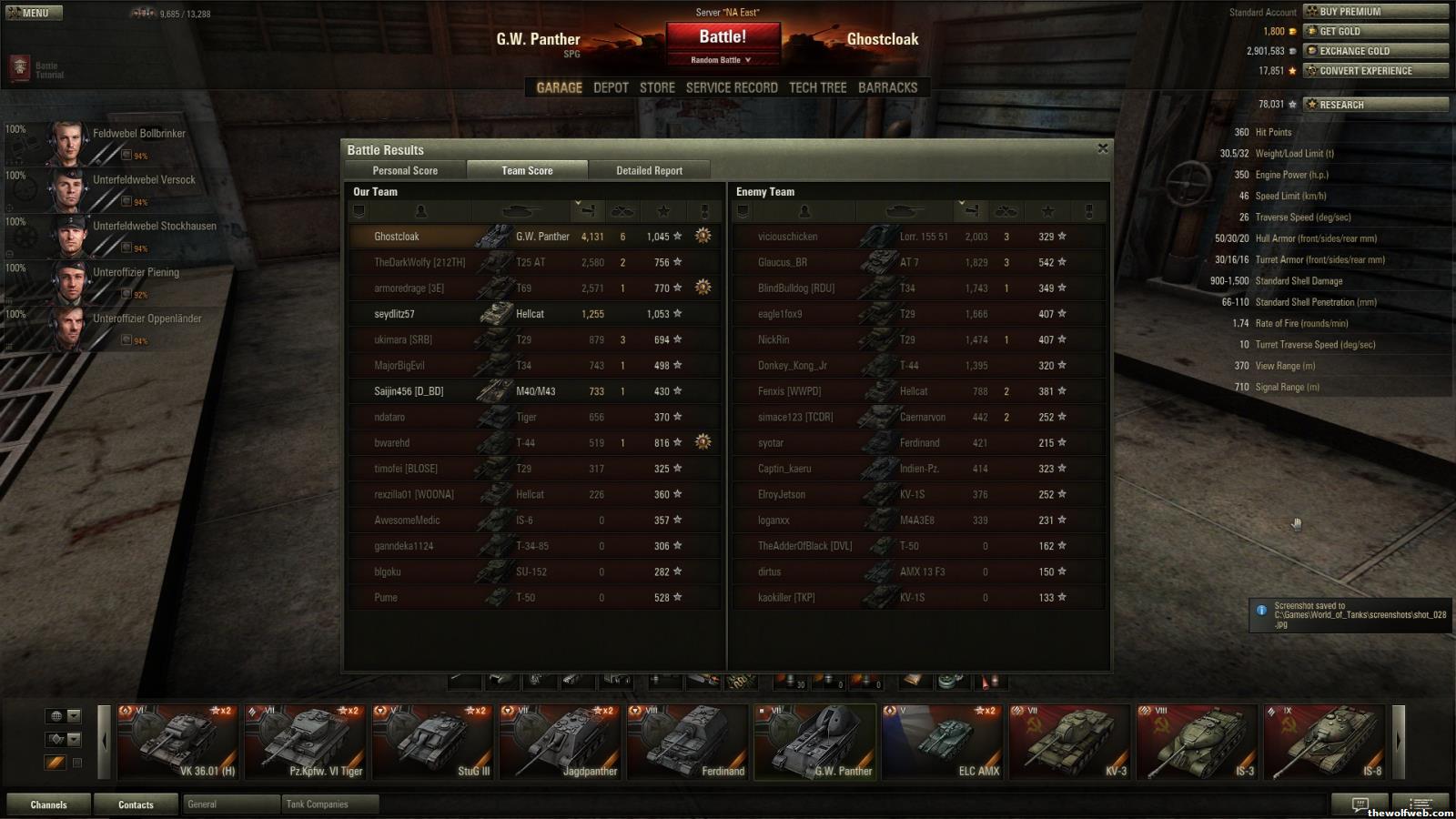Open the TECH TREE
This screenshot has width=1456, height=819.
point(817,87)
